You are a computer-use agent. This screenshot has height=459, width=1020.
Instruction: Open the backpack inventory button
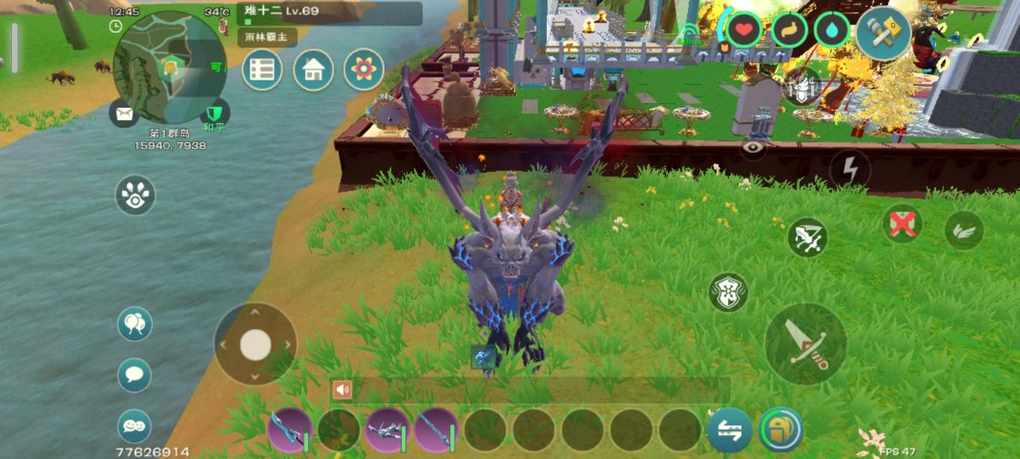[x=780, y=430]
